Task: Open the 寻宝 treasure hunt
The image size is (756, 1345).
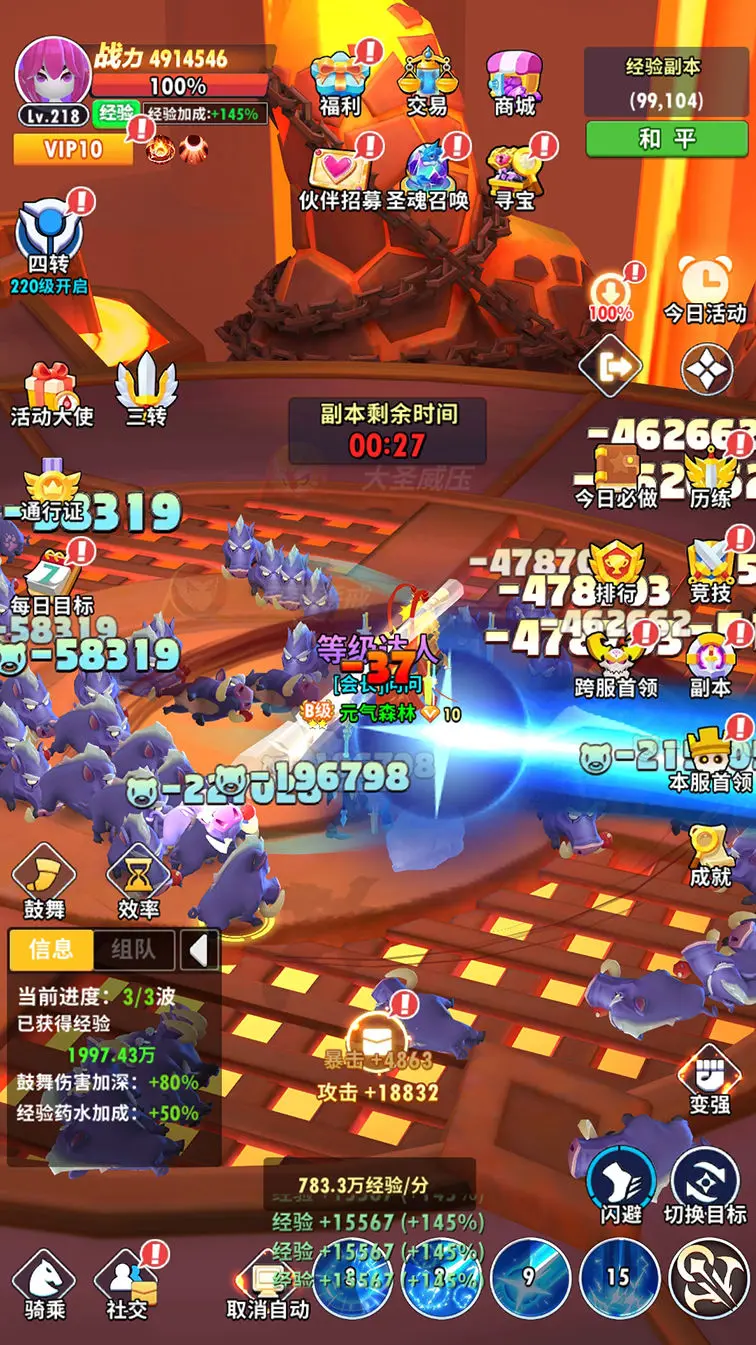Action: pos(515,175)
